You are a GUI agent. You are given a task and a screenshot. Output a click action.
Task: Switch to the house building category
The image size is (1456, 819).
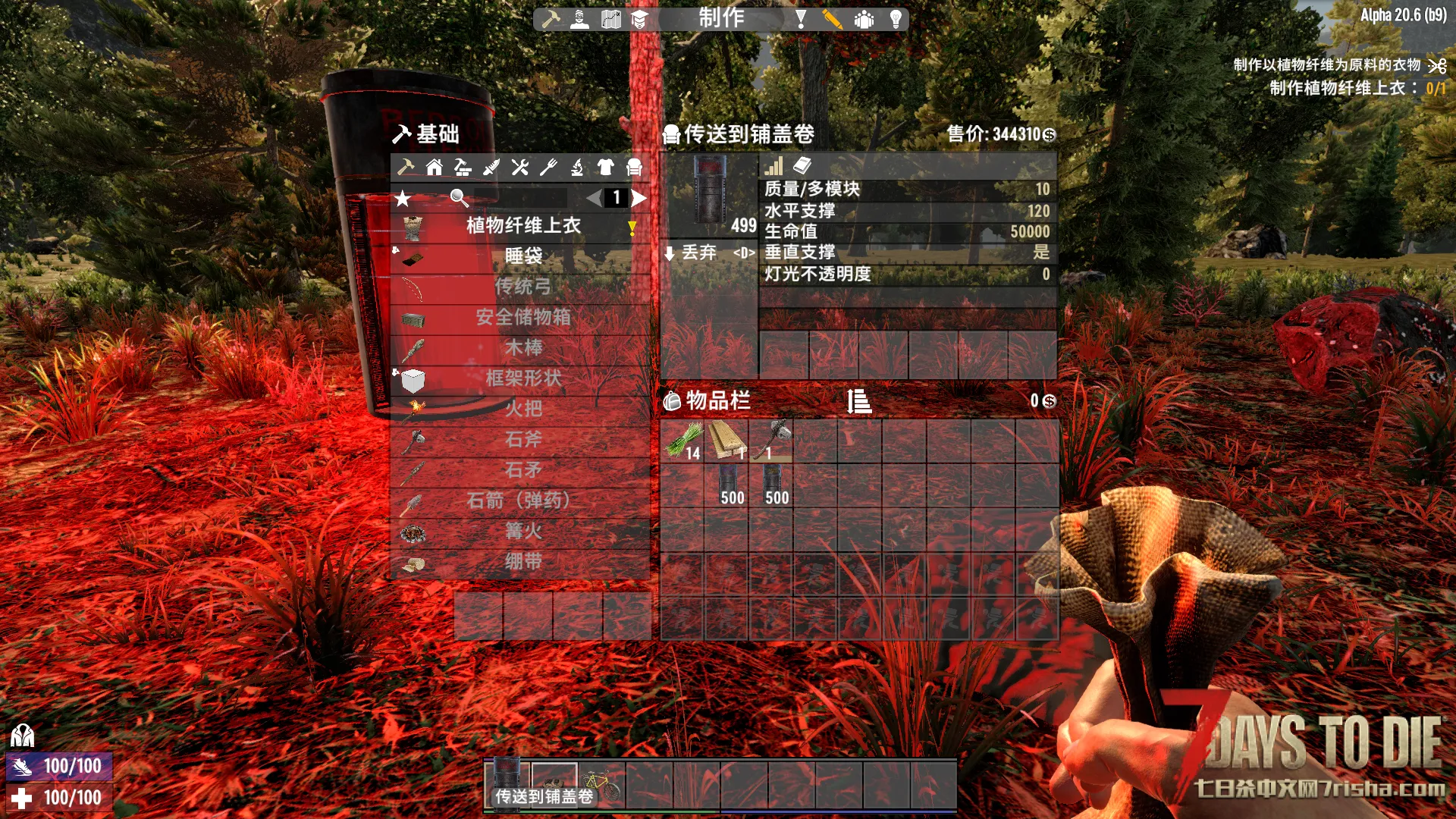pyautogui.click(x=435, y=168)
